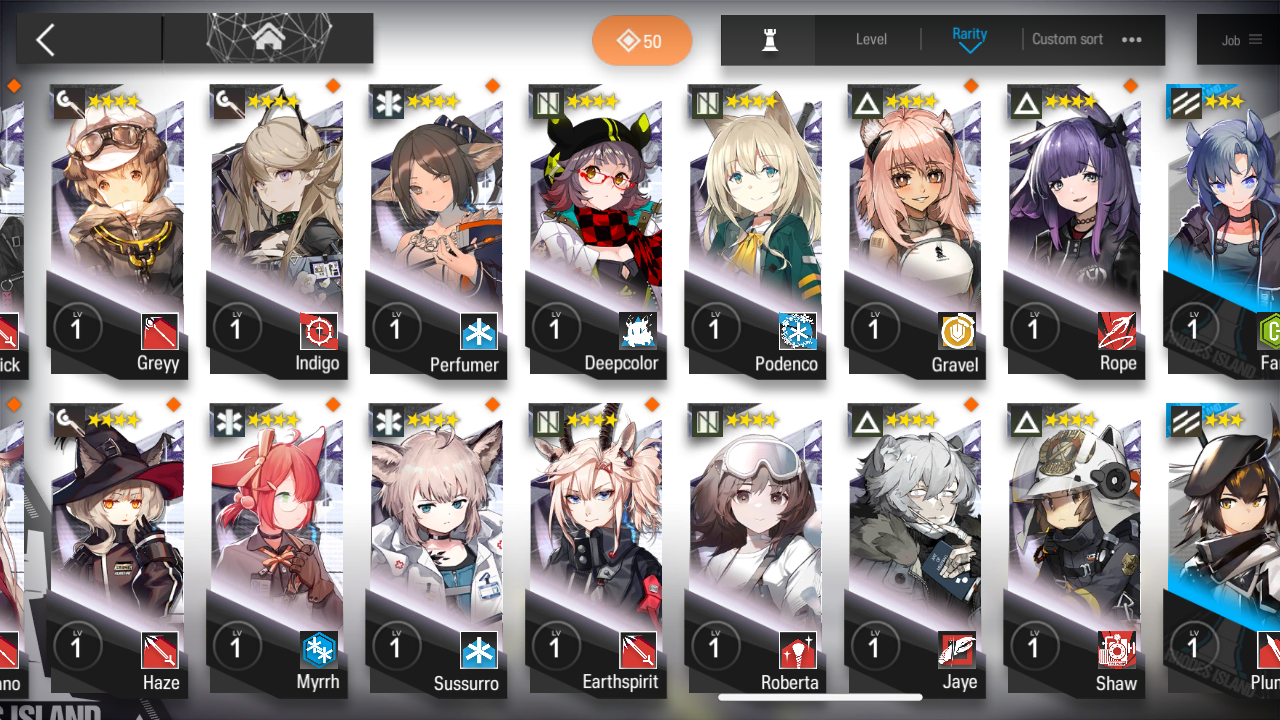
Task: Select operator Greyy's card
Action: pos(118,230)
